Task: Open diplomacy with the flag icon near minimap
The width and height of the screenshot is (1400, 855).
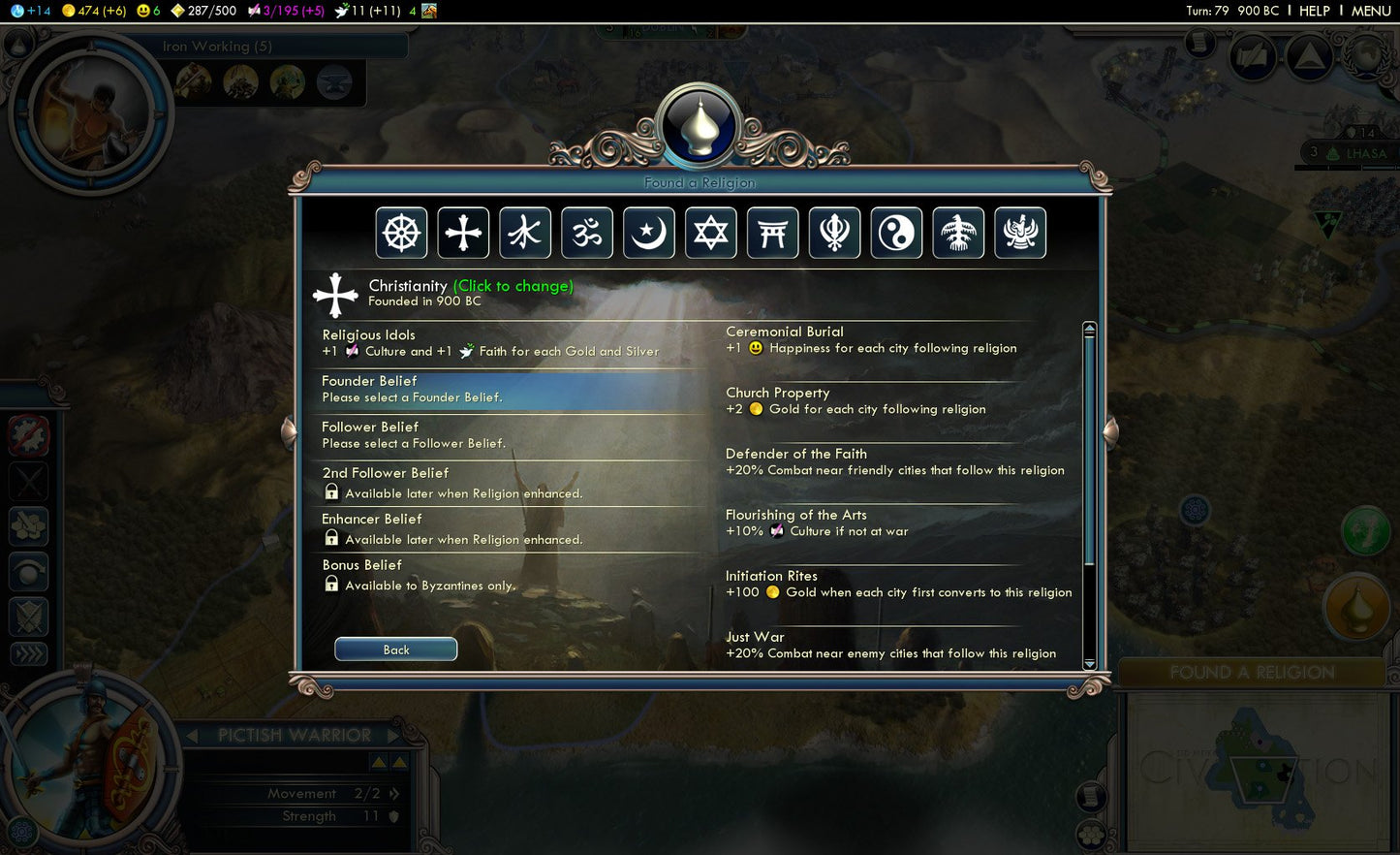Action: click(1251, 56)
